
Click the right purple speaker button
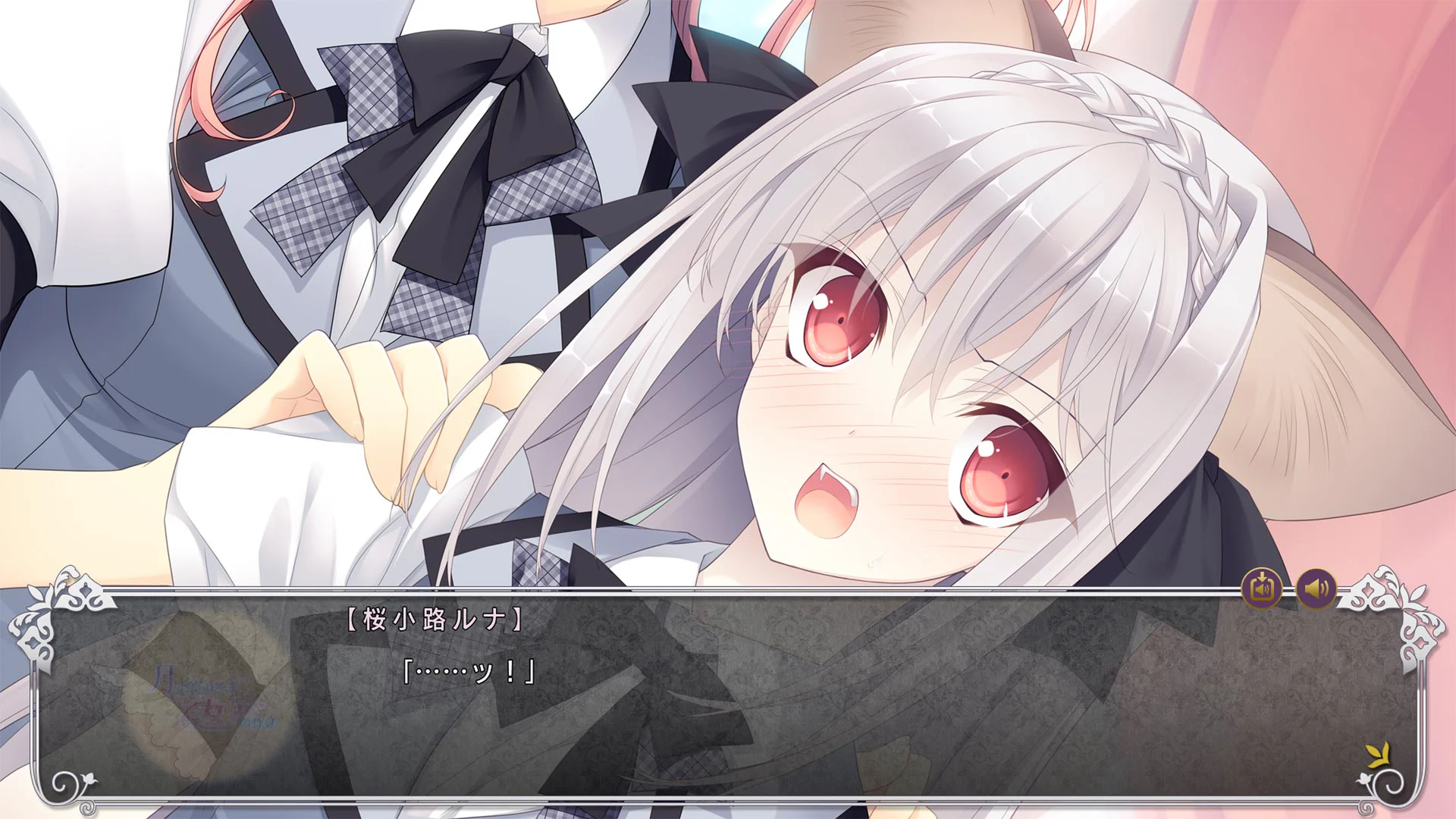click(x=1317, y=588)
